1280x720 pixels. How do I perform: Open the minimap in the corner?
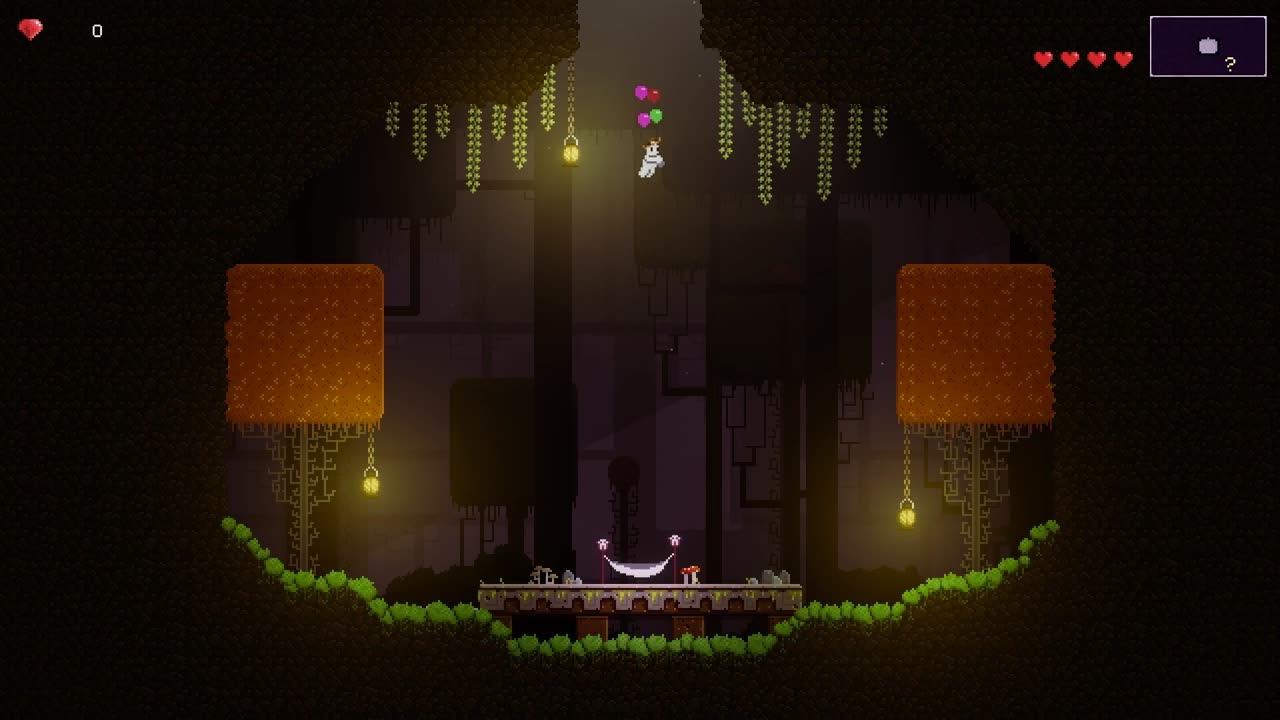coord(1207,46)
